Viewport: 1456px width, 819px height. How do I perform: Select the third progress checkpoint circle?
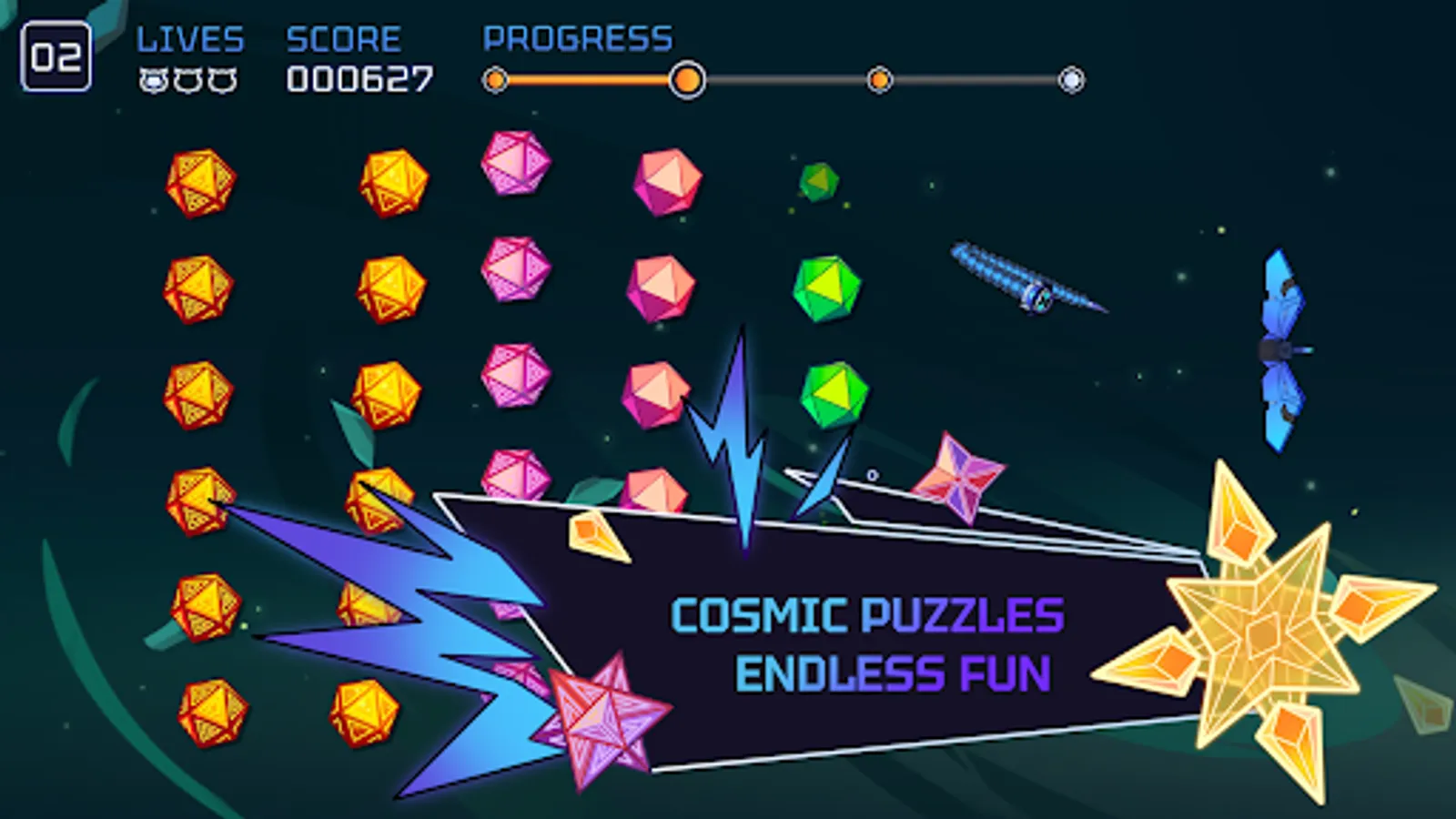880,82
